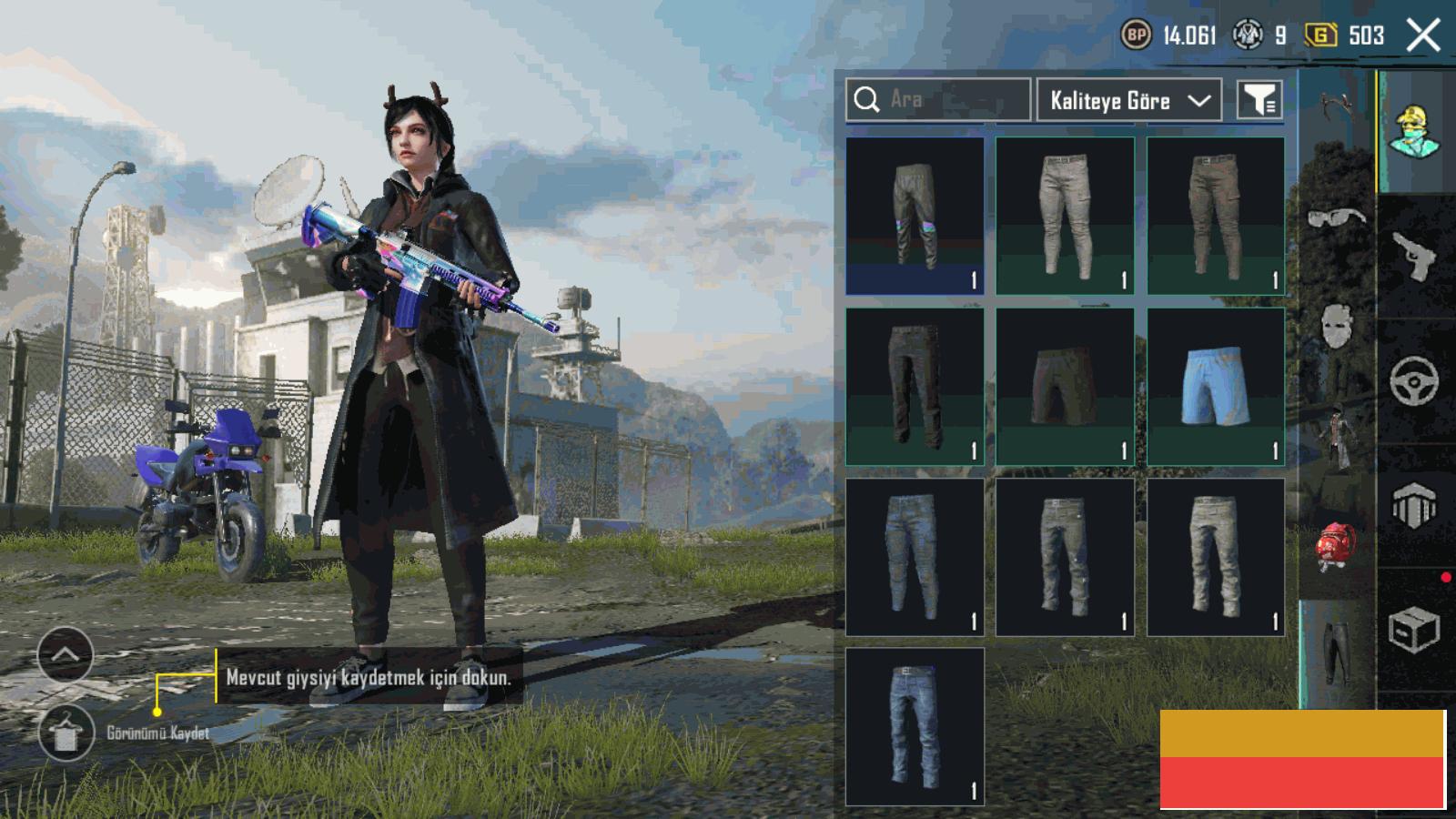The height and width of the screenshot is (819, 1456).
Task: Select the highlighted pants with neon cuffs
Action: 915,216
